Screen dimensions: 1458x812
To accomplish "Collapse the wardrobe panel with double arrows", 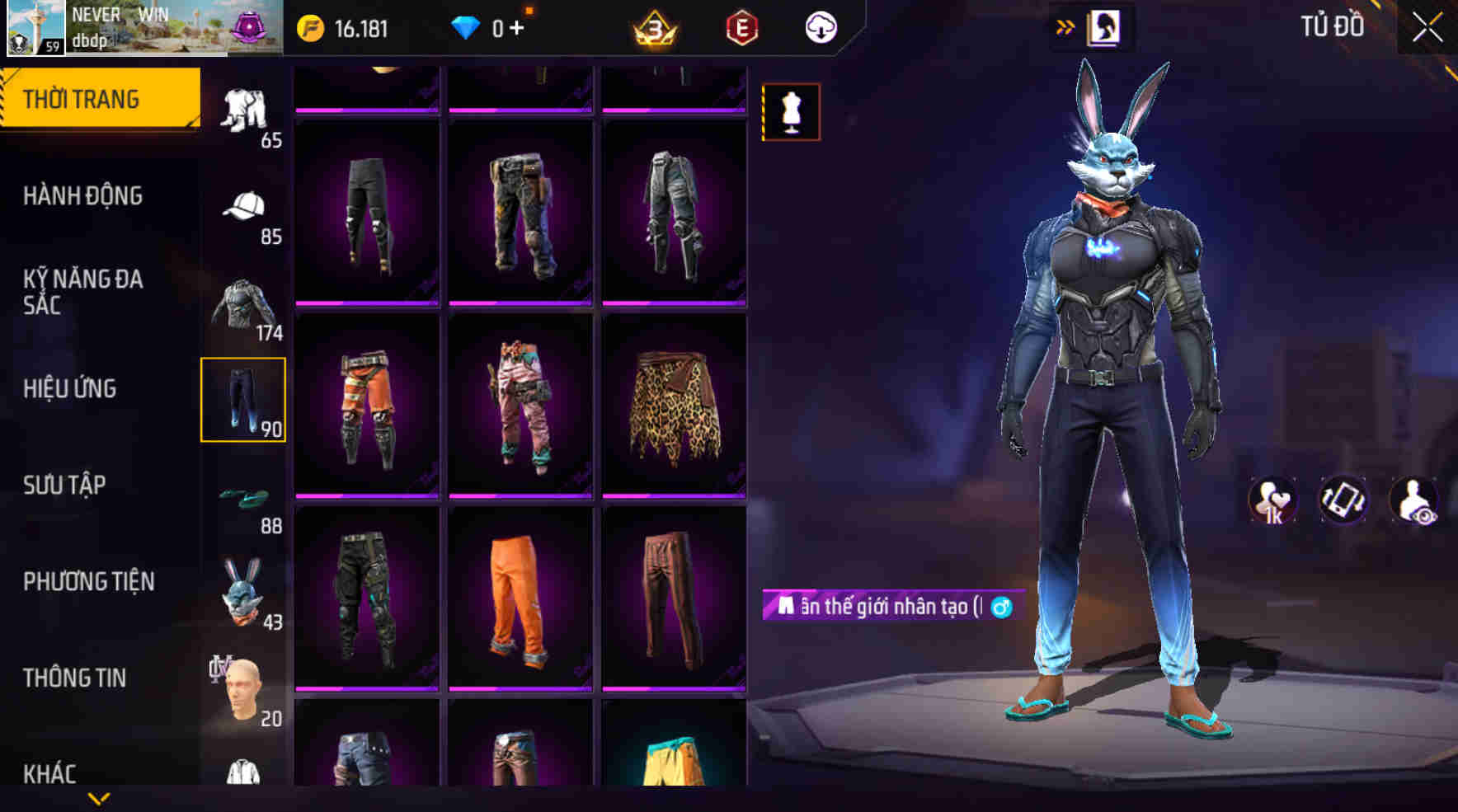I will [x=1066, y=26].
